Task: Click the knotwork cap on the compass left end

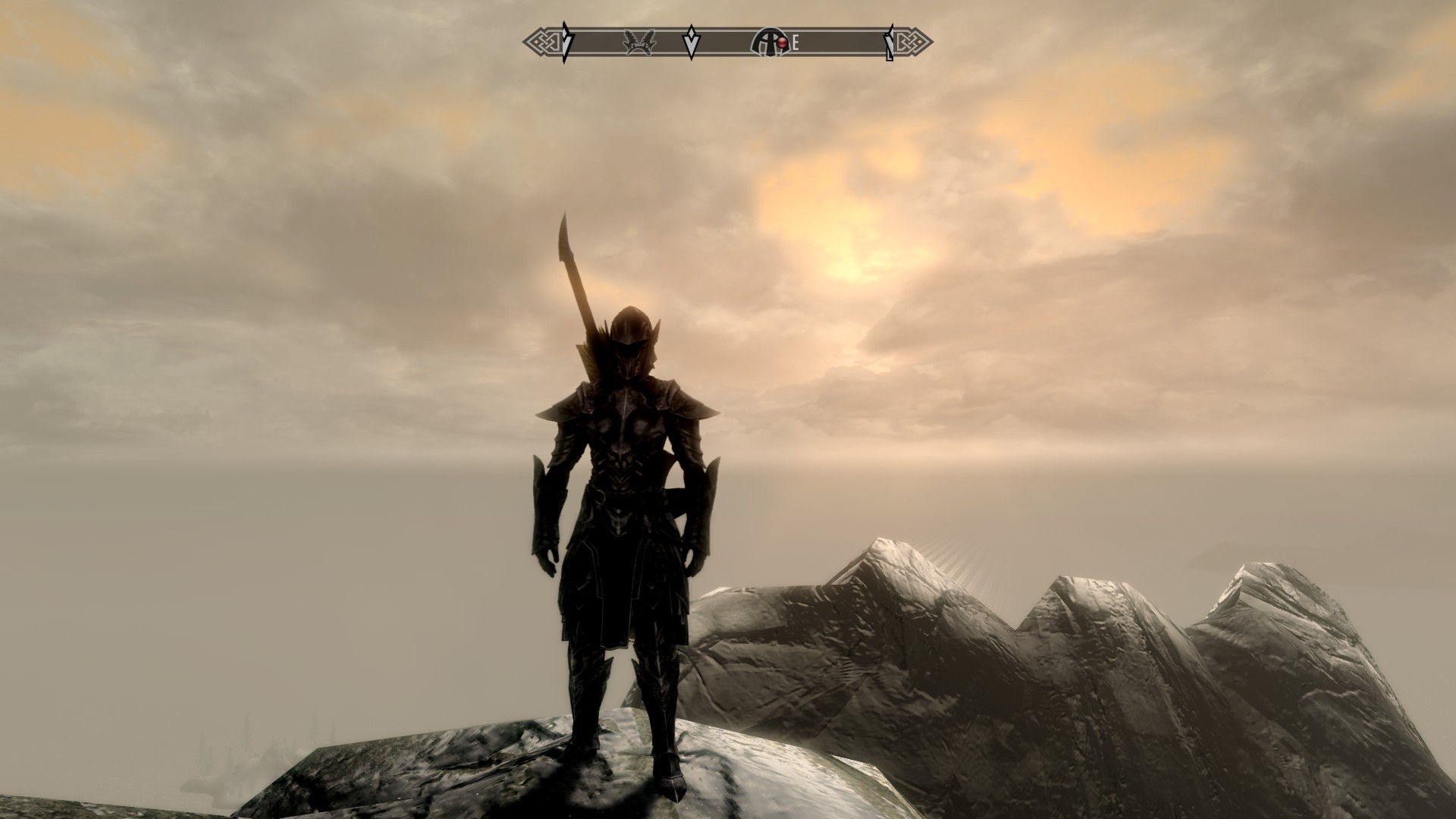Action: click(x=542, y=42)
